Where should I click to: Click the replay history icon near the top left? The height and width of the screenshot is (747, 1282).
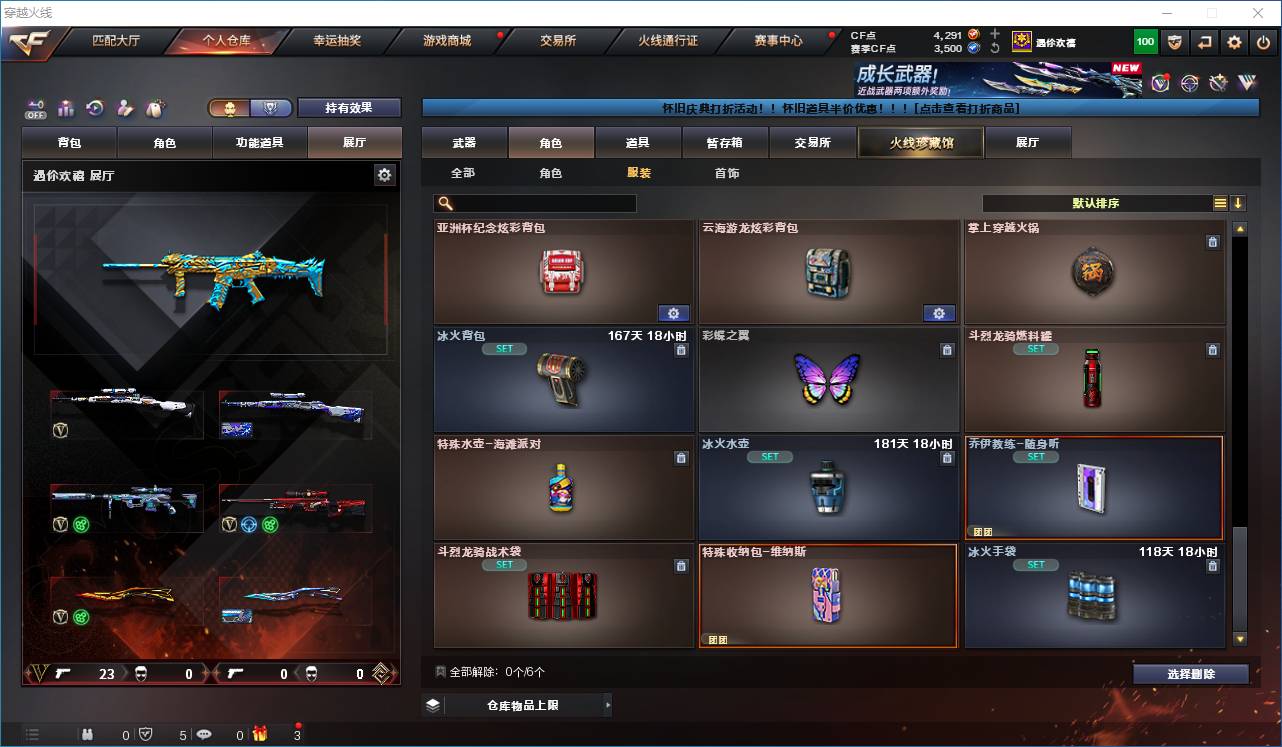pyautogui.click(x=94, y=108)
